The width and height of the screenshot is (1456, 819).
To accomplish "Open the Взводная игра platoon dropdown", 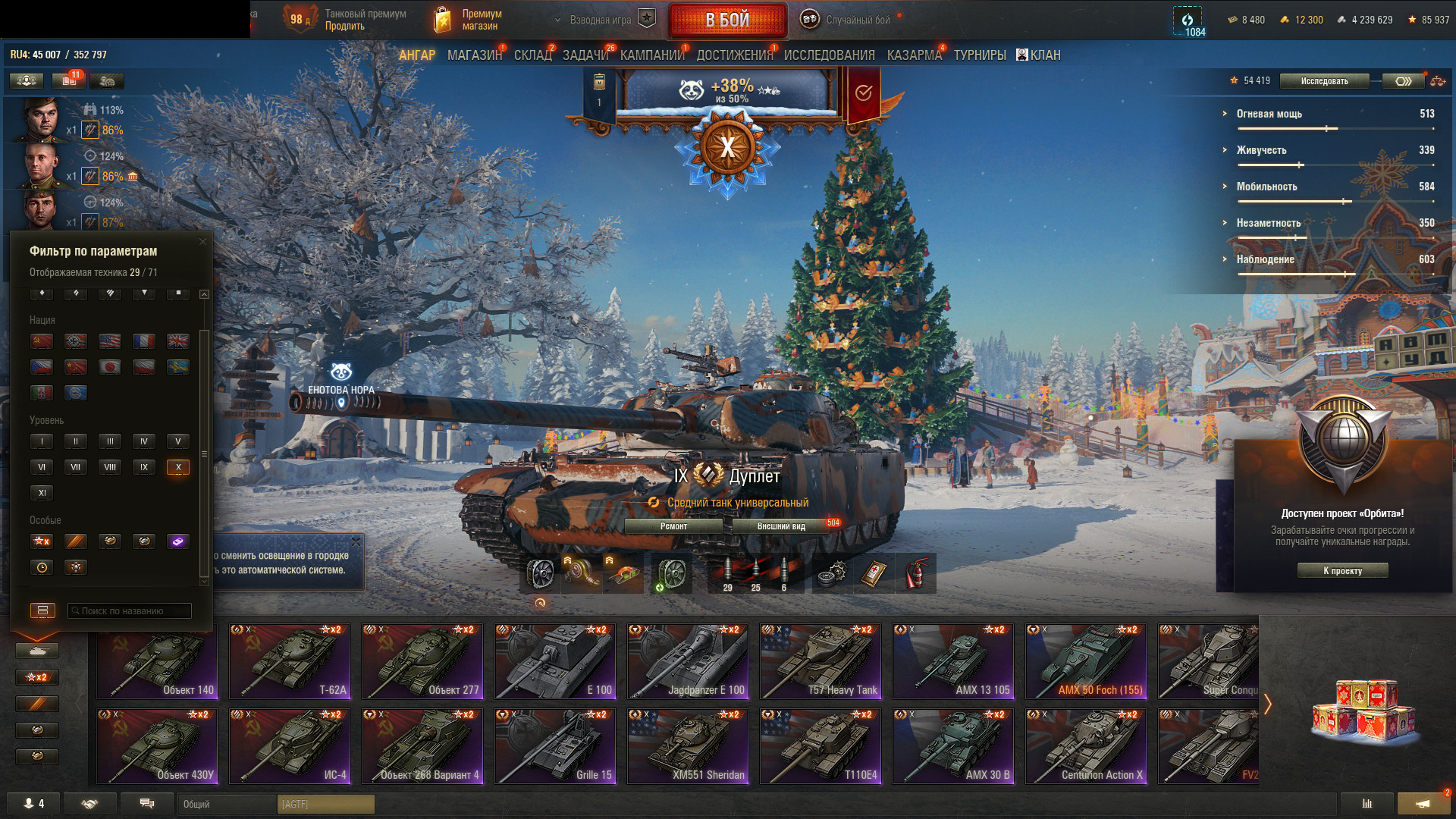I will tap(599, 20).
